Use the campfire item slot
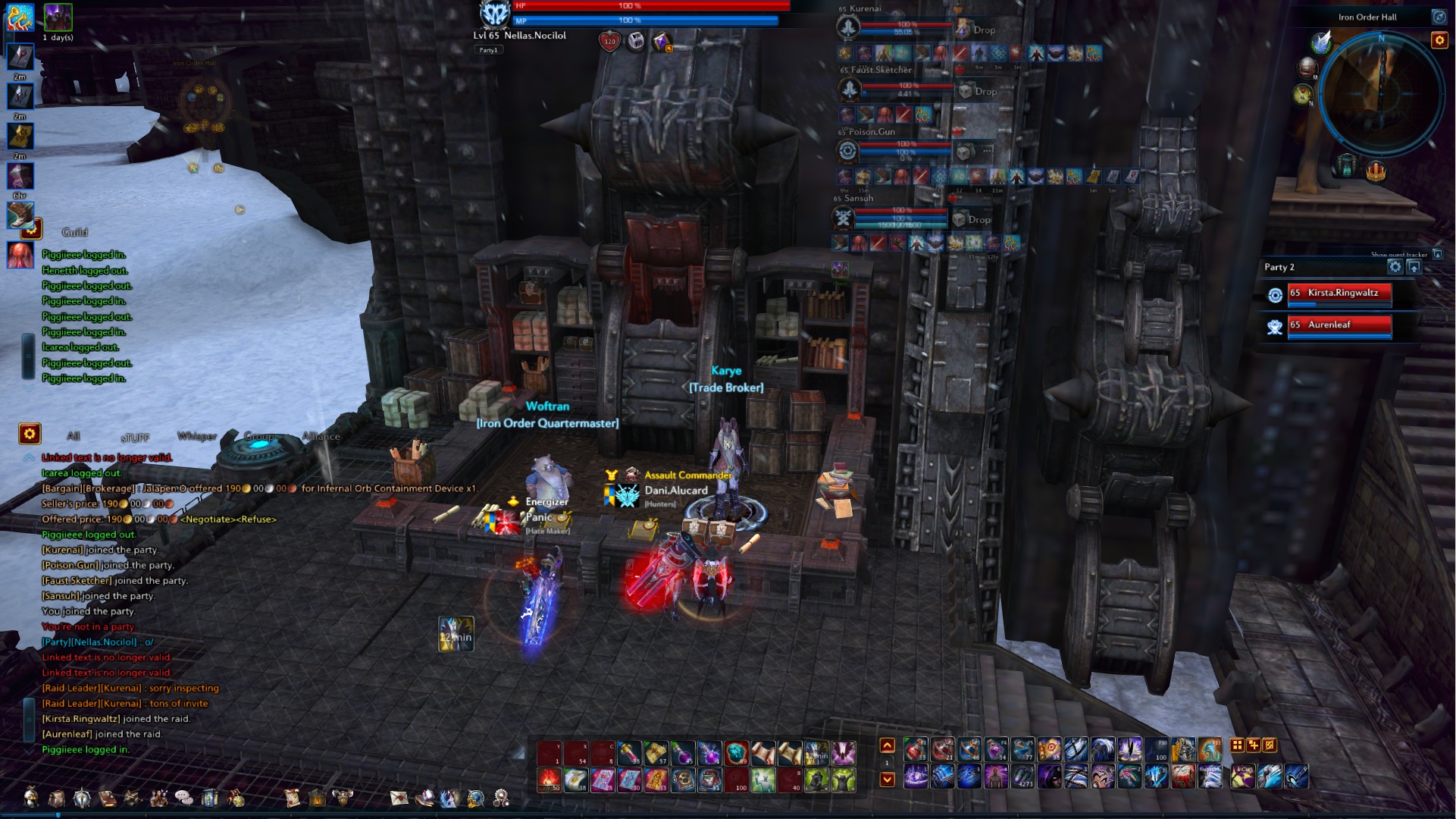 coord(550,779)
